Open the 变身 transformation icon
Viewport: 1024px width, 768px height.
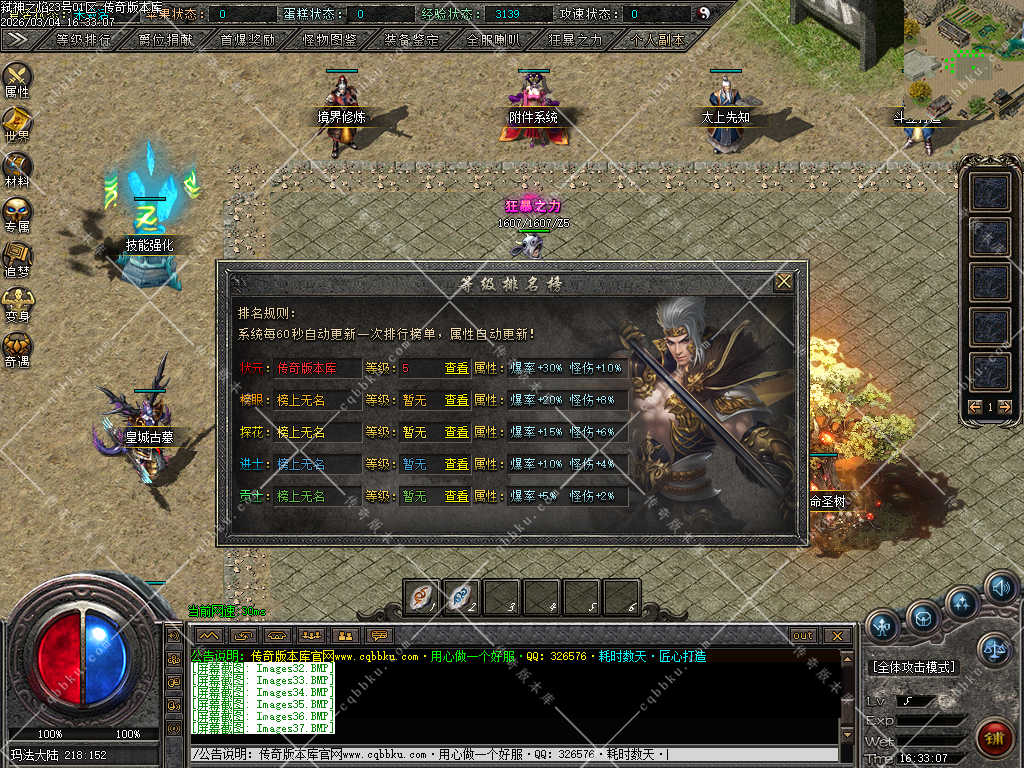click(x=17, y=302)
